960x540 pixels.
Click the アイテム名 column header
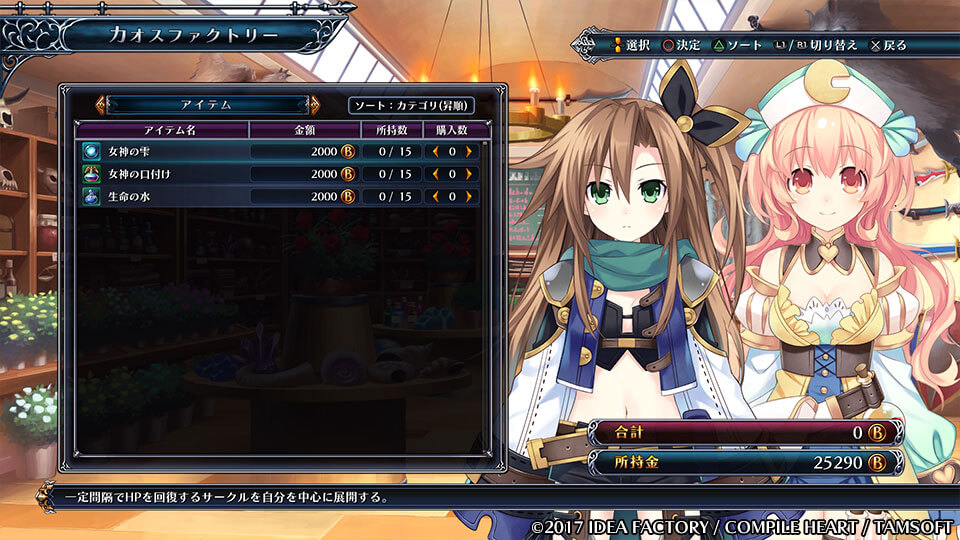[x=161, y=129]
